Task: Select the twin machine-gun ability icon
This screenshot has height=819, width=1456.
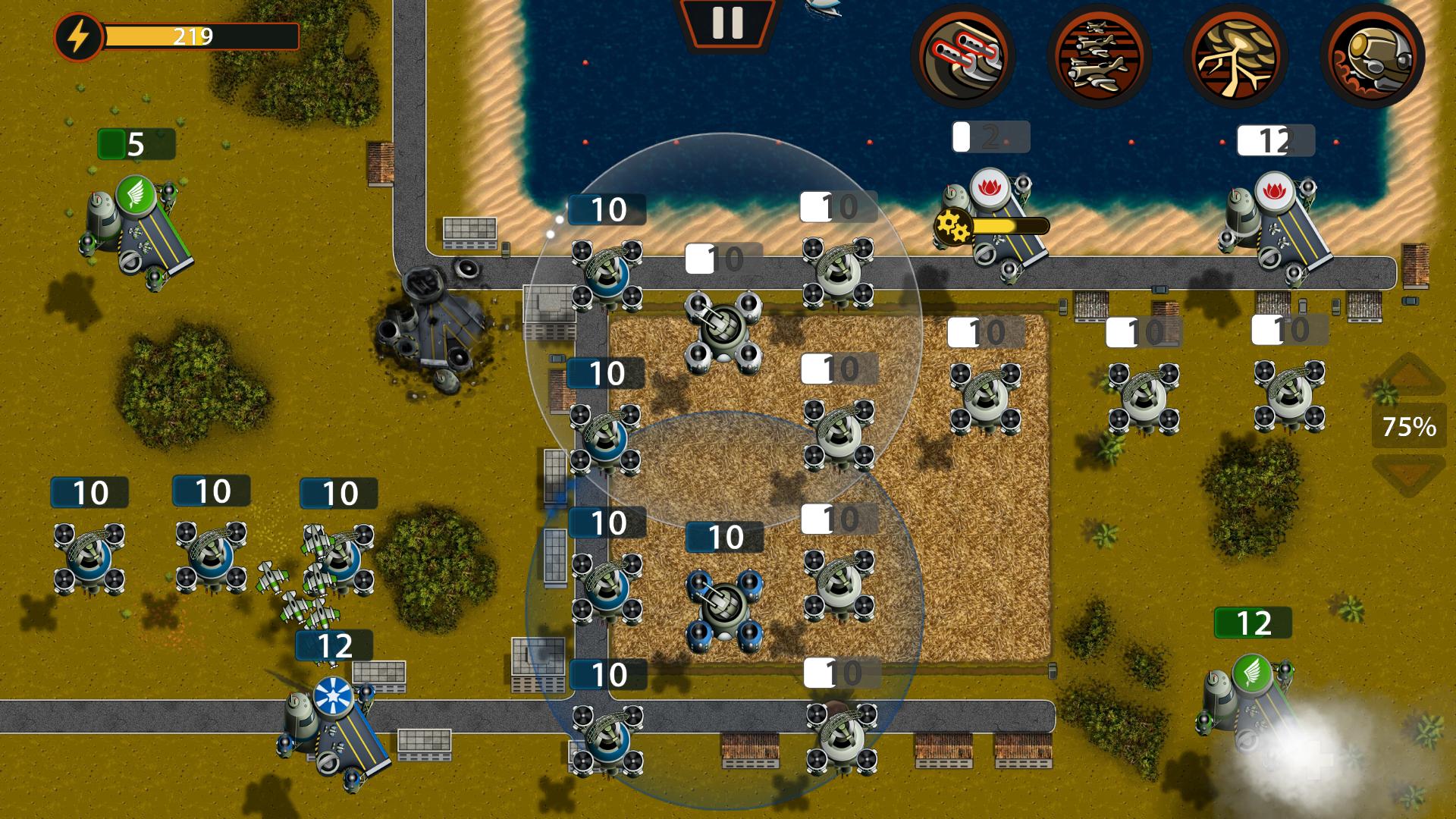Action: (x=965, y=55)
